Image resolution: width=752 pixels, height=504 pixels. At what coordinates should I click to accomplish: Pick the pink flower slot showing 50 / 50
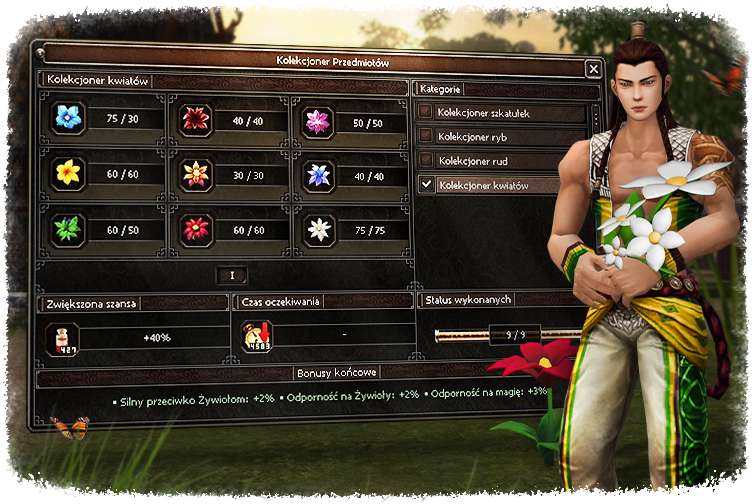click(x=318, y=121)
